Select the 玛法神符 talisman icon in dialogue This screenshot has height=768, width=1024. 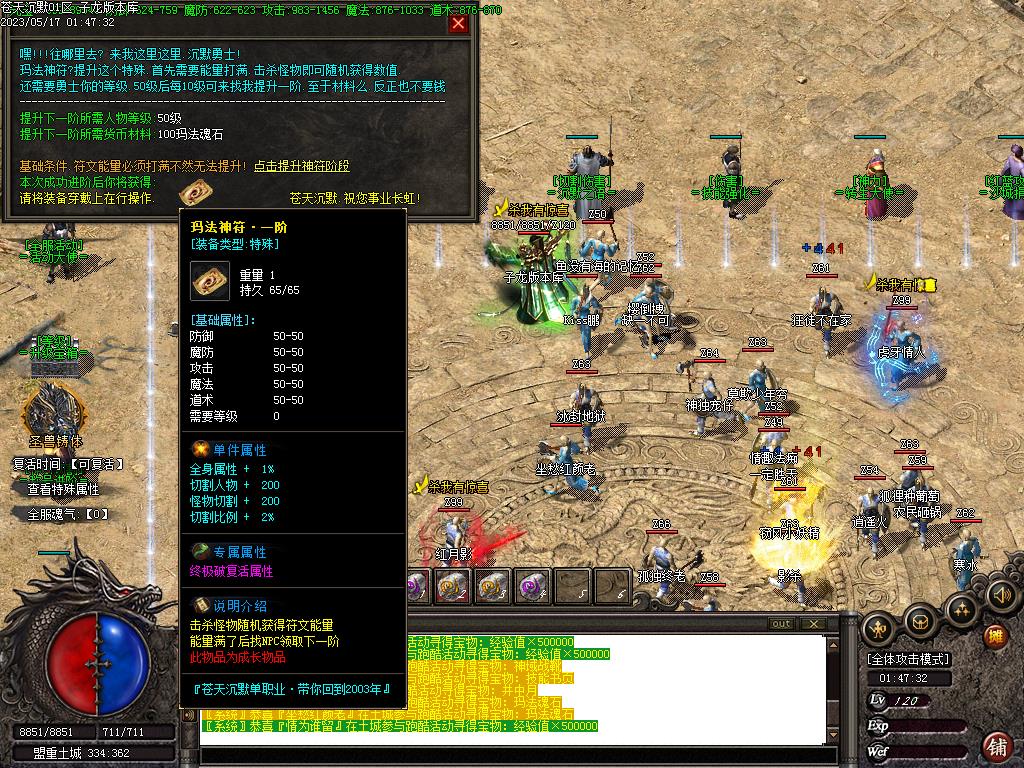pos(192,194)
